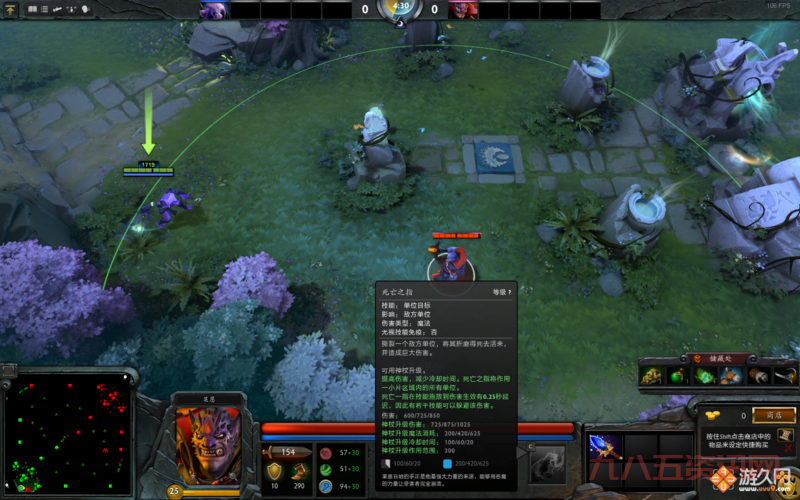
Task: Open the book icon in top bar
Action: 33,9
